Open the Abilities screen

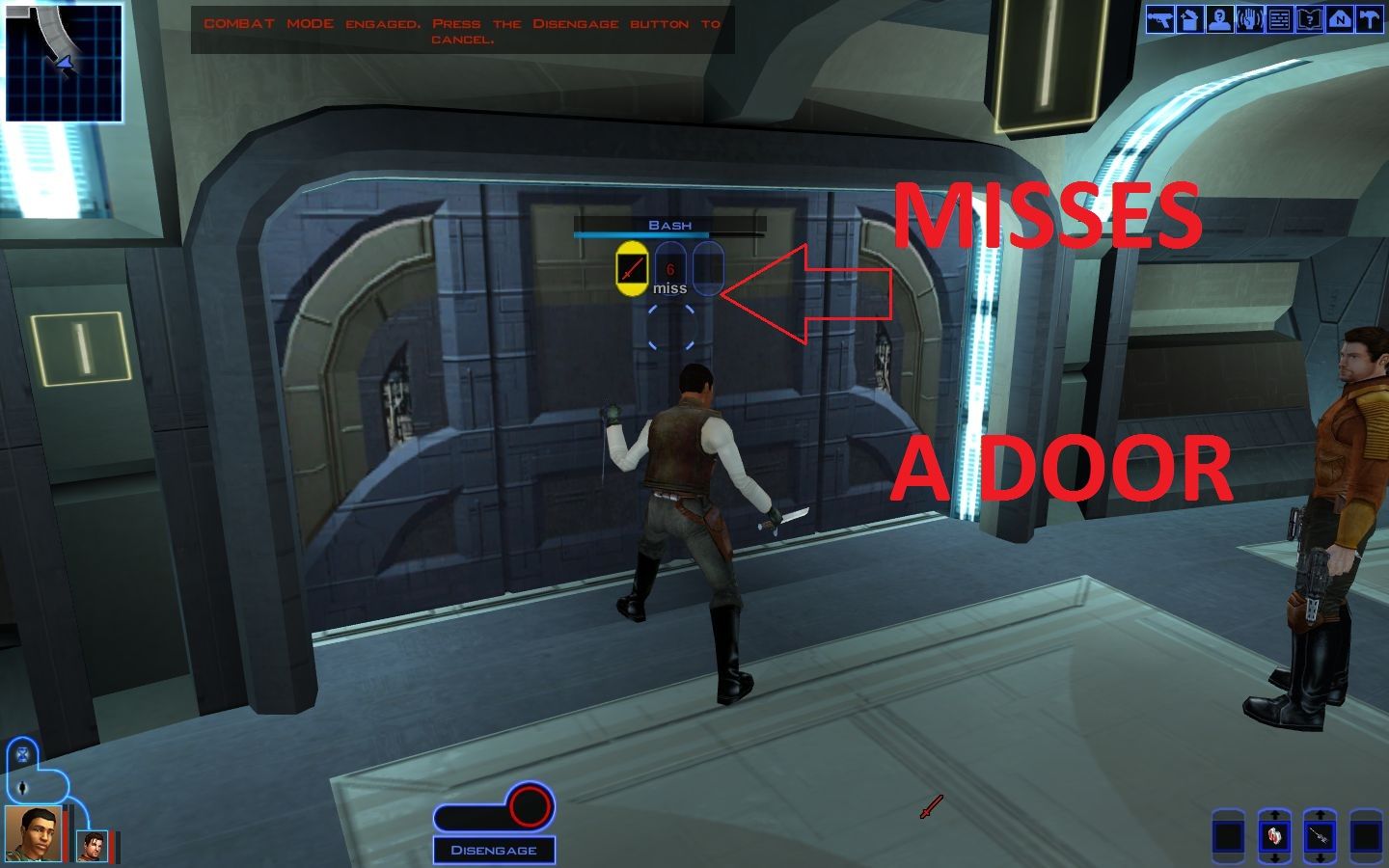tap(1249, 21)
